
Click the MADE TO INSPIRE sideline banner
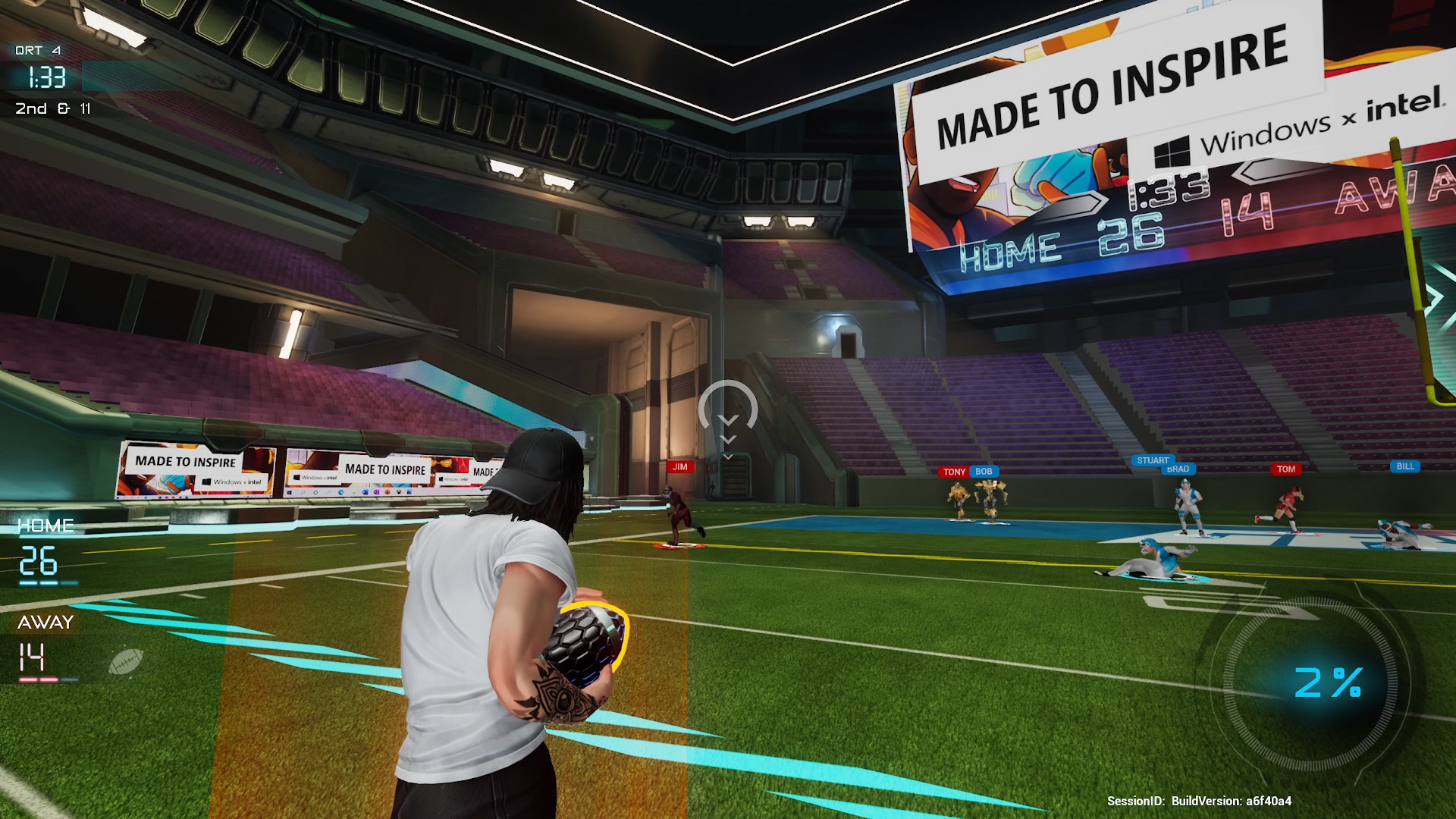click(184, 463)
